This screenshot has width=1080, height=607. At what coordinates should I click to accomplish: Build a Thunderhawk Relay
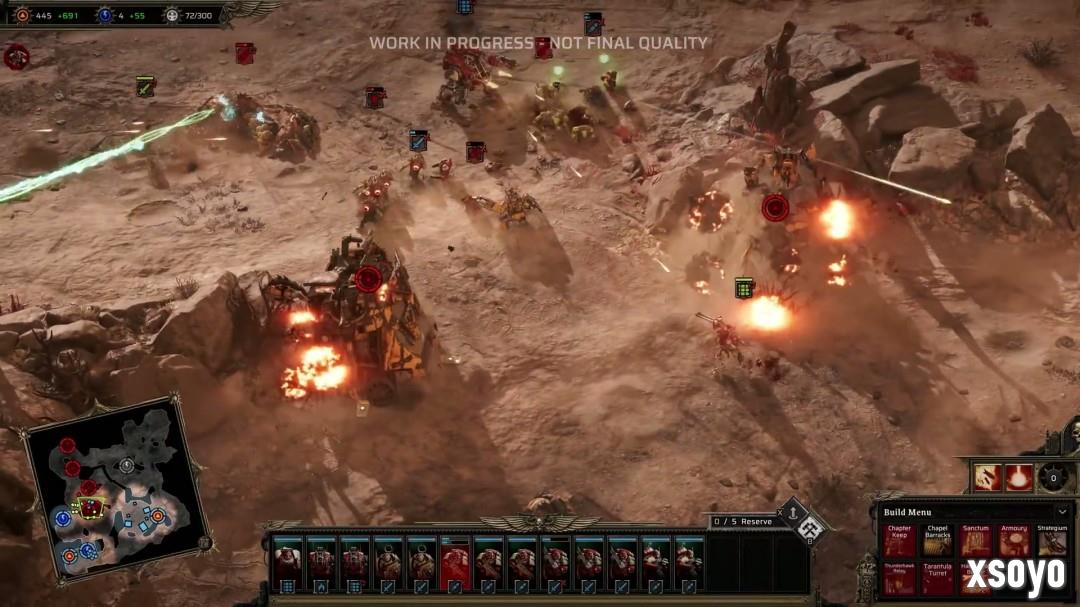pyautogui.click(x=898, y=579)
